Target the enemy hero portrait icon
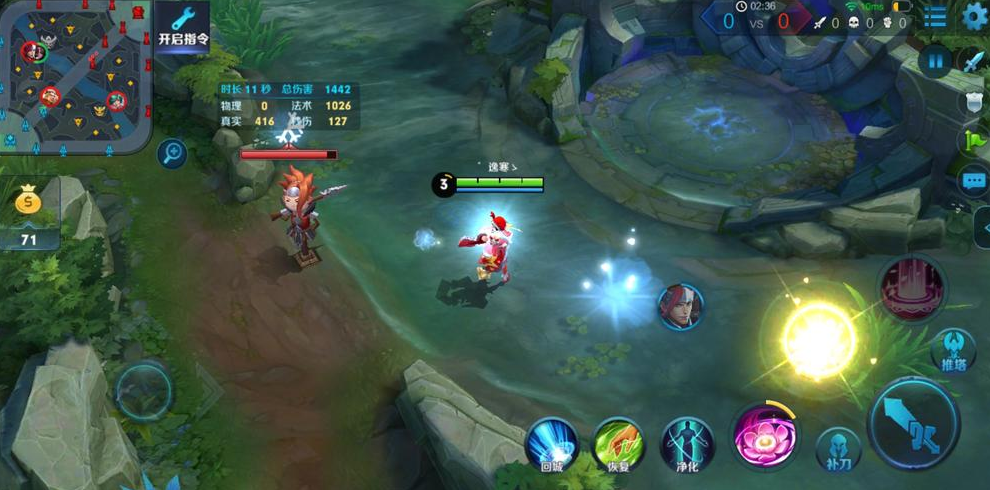Image resolution: width=990 pixels, height=490 pixels. tap(680, 306)
